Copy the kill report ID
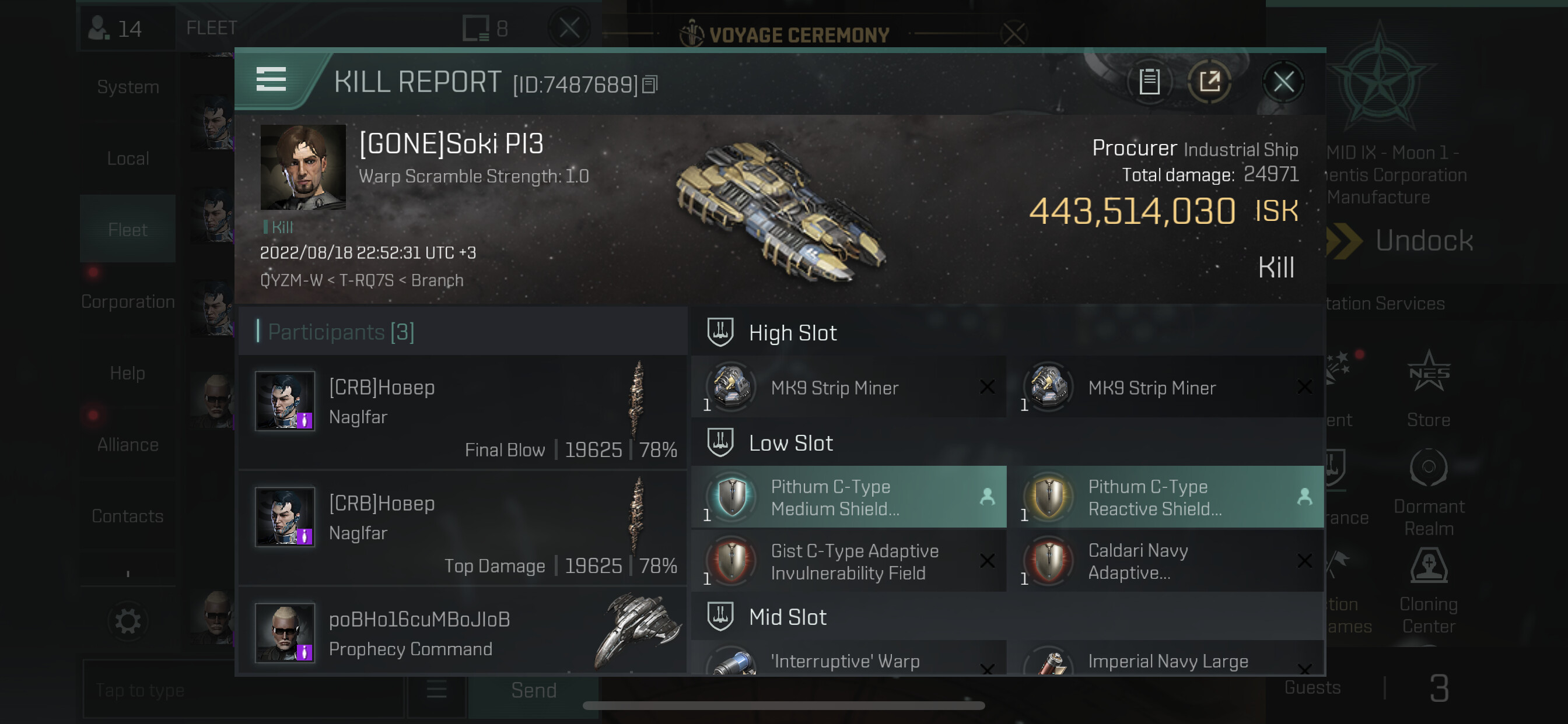Screen dimensions: 1568x724 coord(650,85)
